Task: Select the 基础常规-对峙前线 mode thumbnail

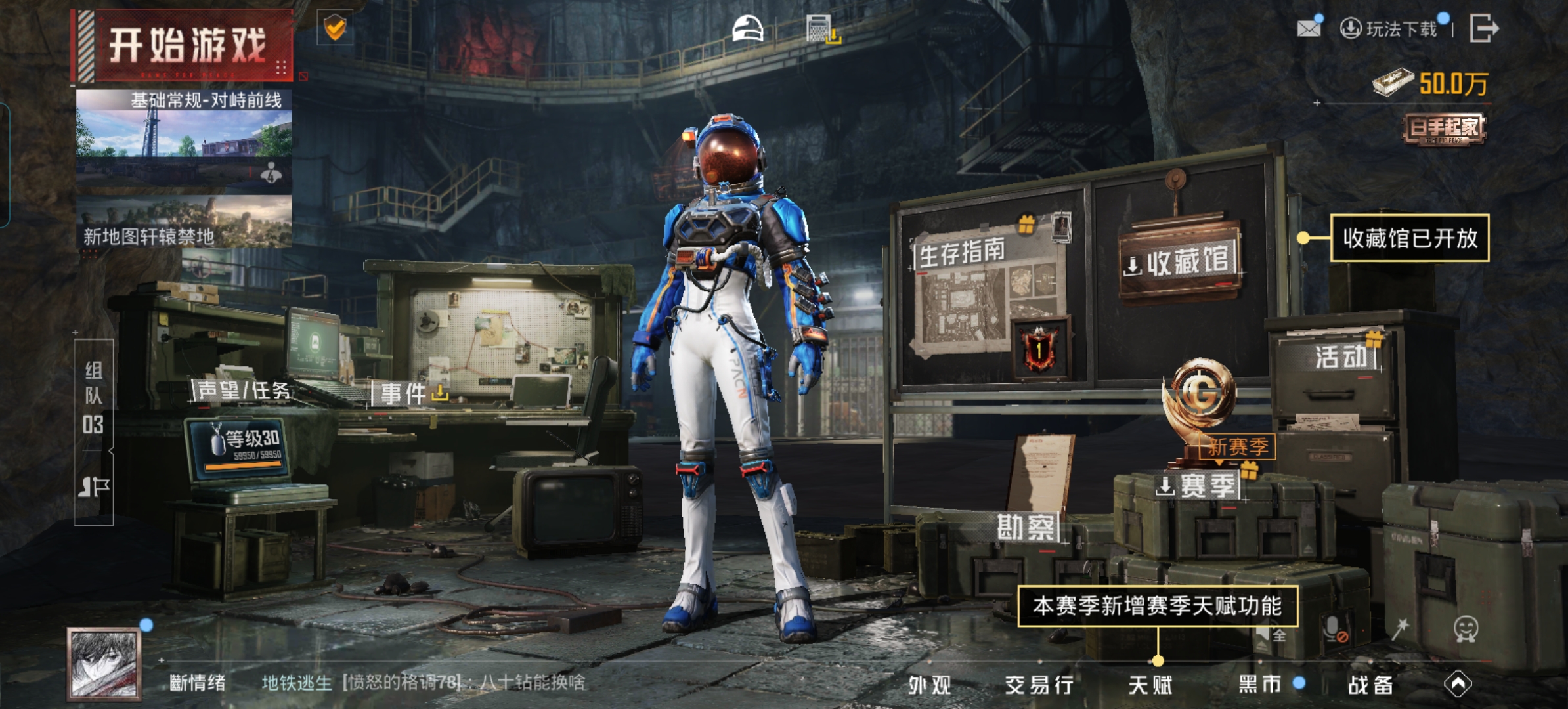Action: point(184,139)
